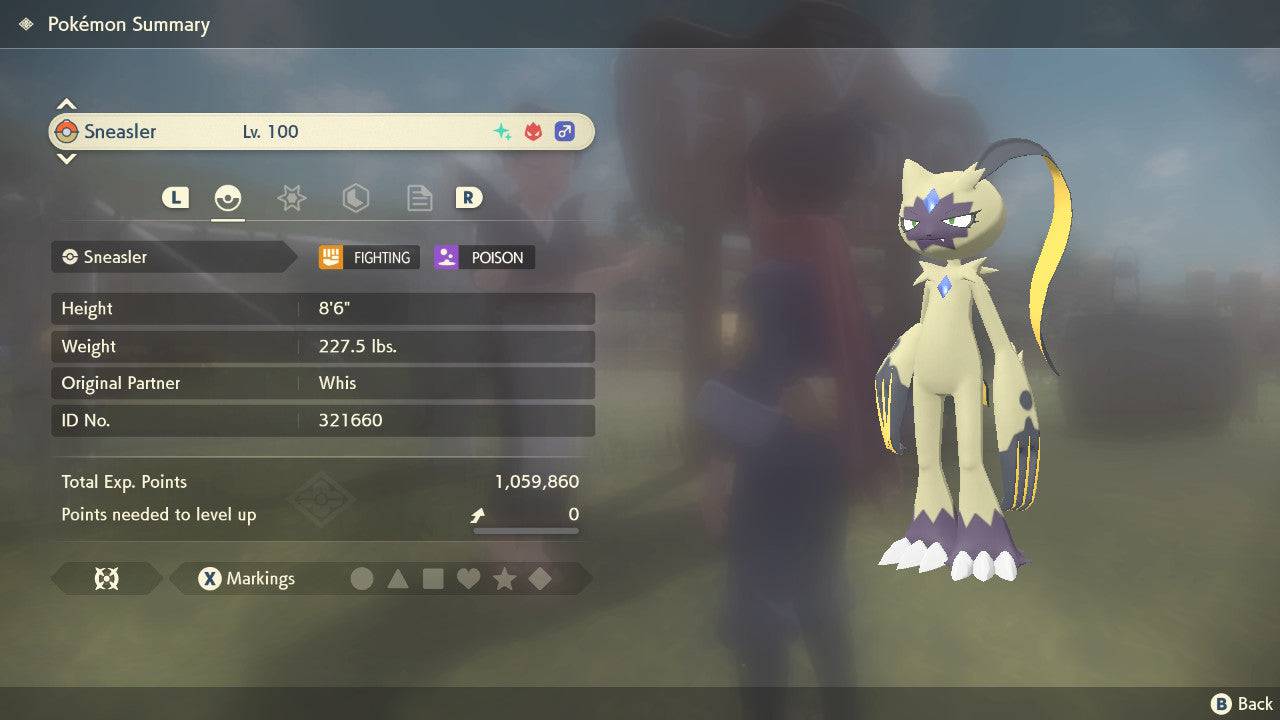Switch to the Poké Ball general info tab
The image size is (1280, 720).
pyautogui.click(x=228, y=198)
